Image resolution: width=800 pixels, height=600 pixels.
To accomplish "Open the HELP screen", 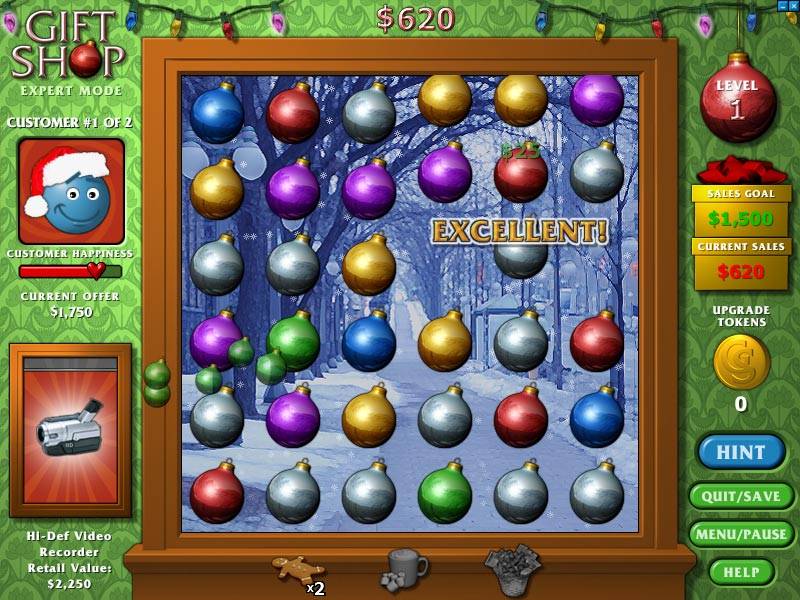I will click(x=741, y=571).
